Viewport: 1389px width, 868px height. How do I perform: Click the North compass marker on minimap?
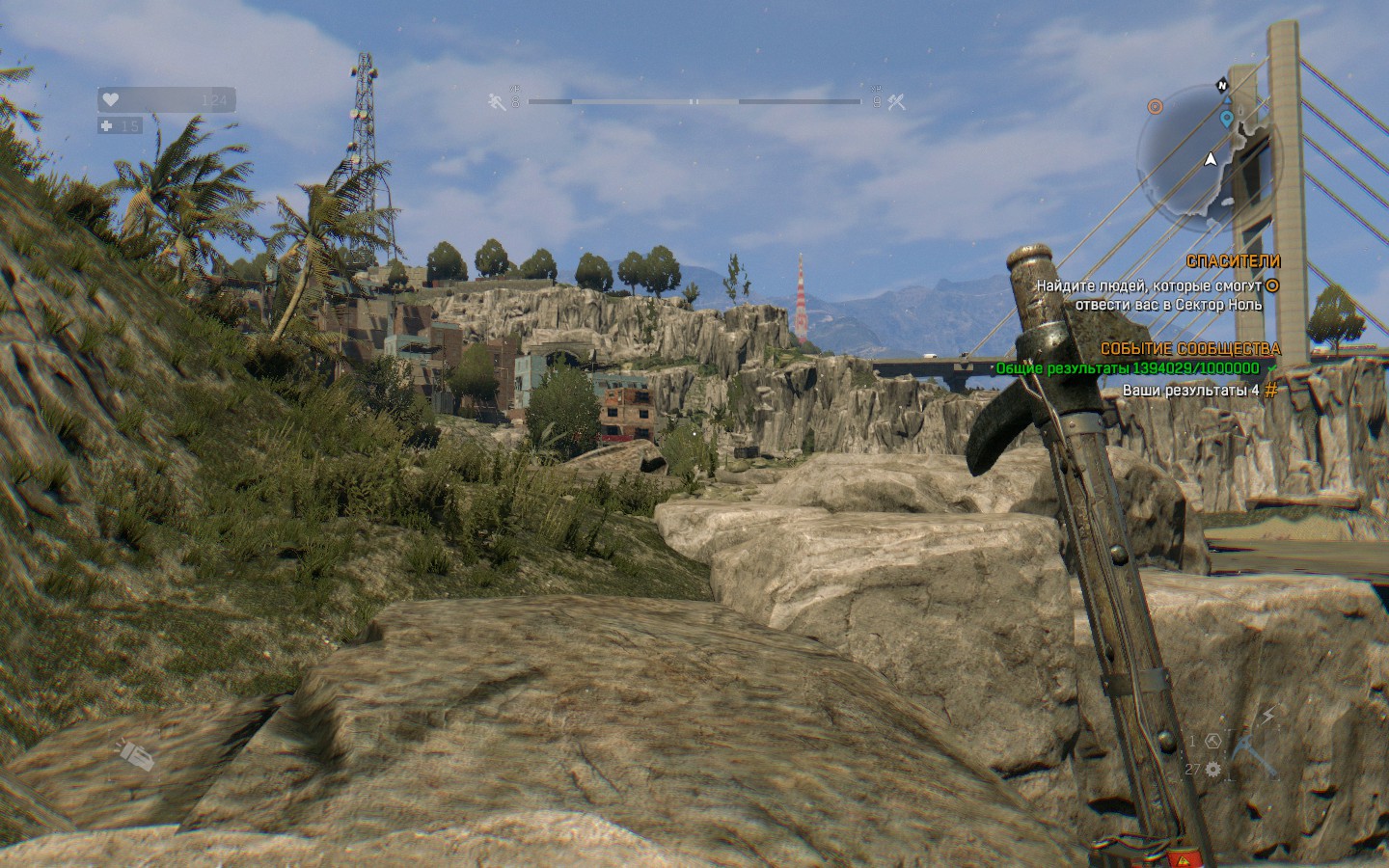click(x=1222, y=84)
